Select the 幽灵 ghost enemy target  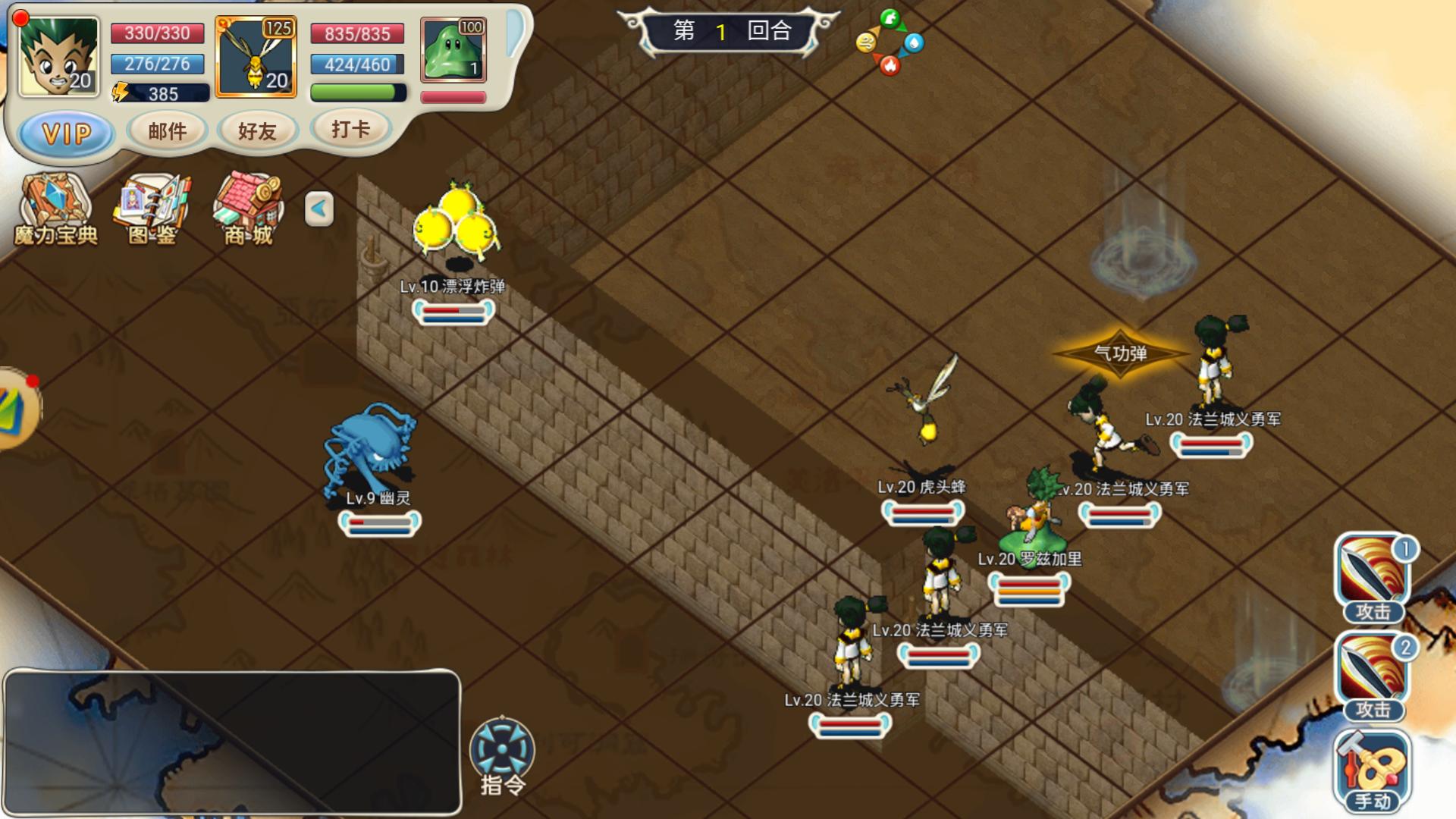pos(372,451)
